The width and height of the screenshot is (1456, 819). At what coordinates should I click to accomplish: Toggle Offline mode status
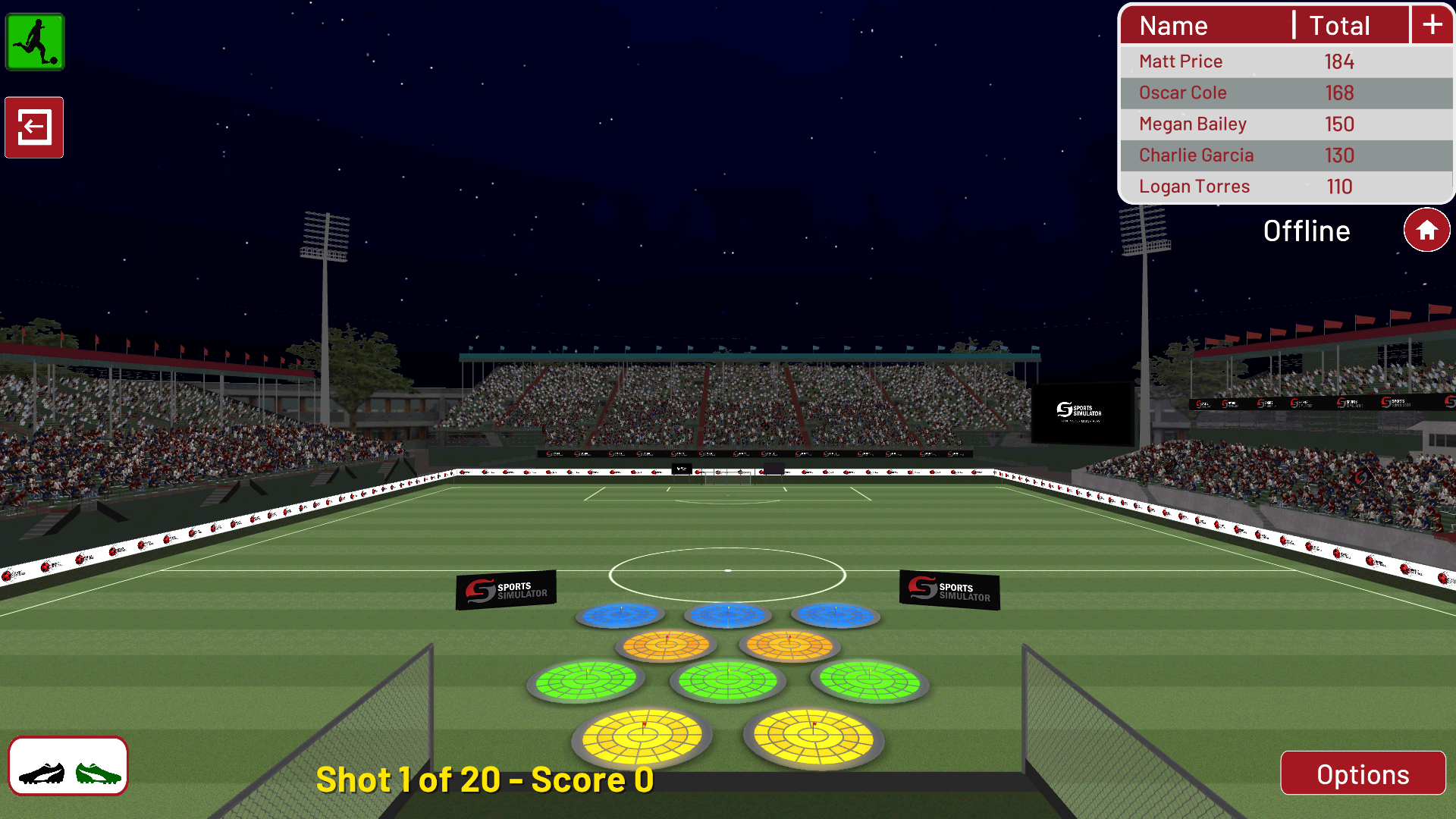[x=1307, y=231]
